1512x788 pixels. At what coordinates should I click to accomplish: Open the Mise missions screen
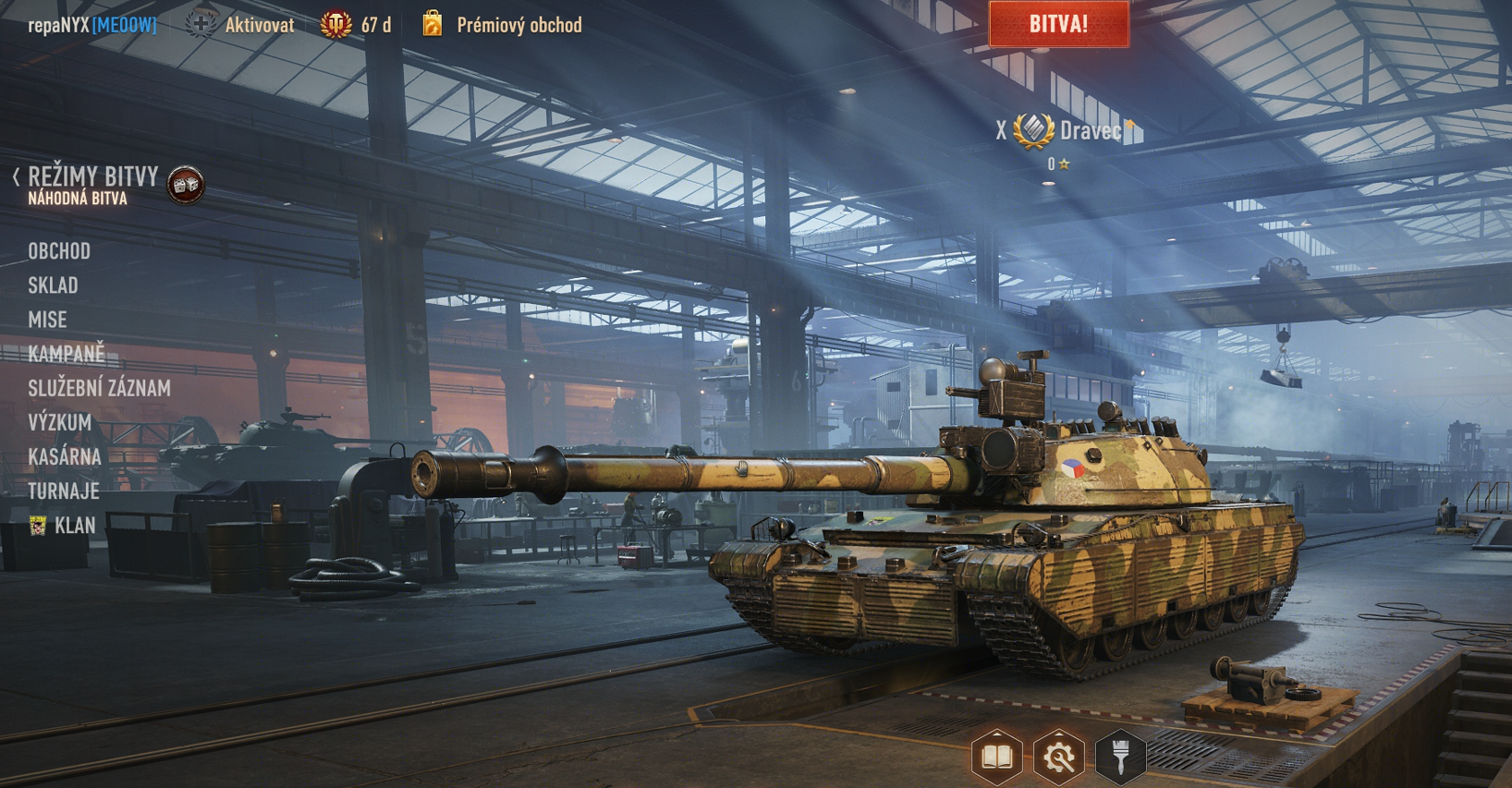[x=47, y=320]
